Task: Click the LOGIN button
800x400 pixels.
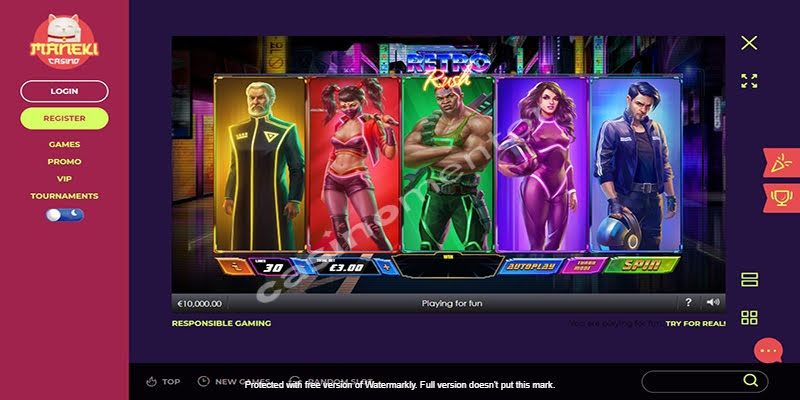Action: coord(64,91)
